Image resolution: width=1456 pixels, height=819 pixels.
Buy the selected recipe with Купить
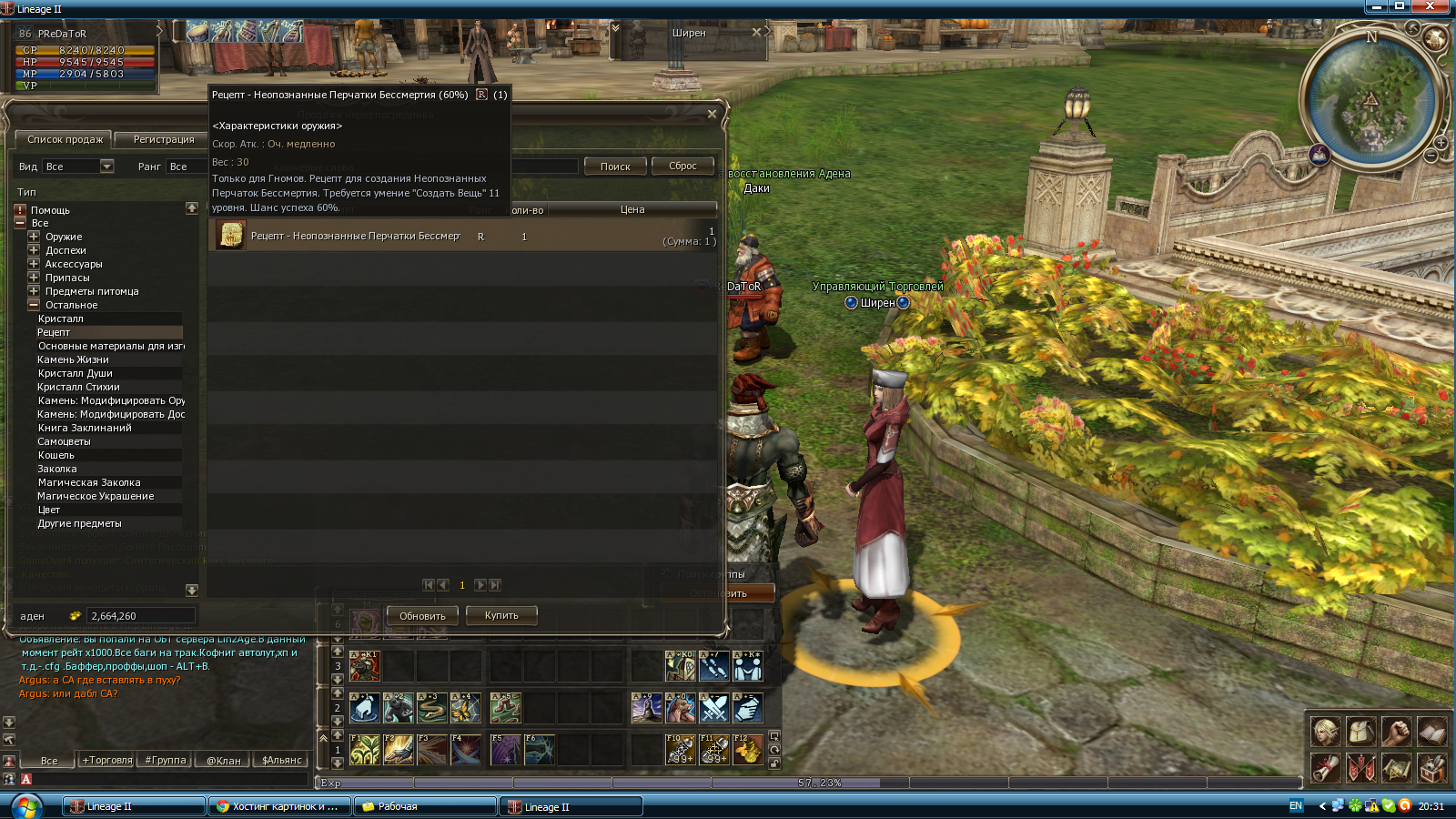point(501,616)
